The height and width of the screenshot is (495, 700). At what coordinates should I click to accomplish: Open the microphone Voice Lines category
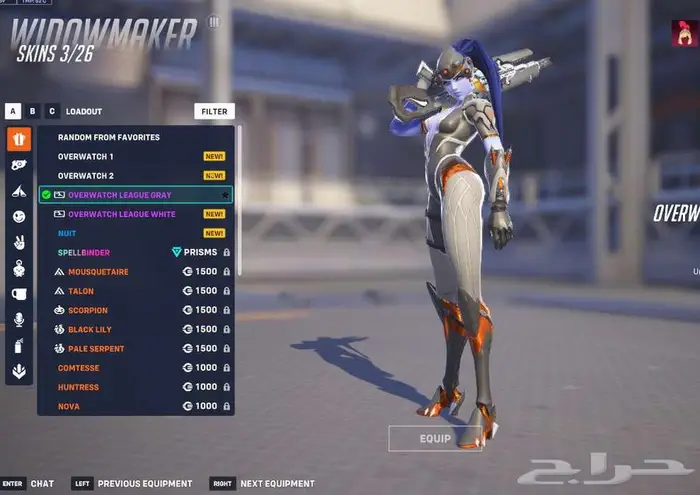19,320
